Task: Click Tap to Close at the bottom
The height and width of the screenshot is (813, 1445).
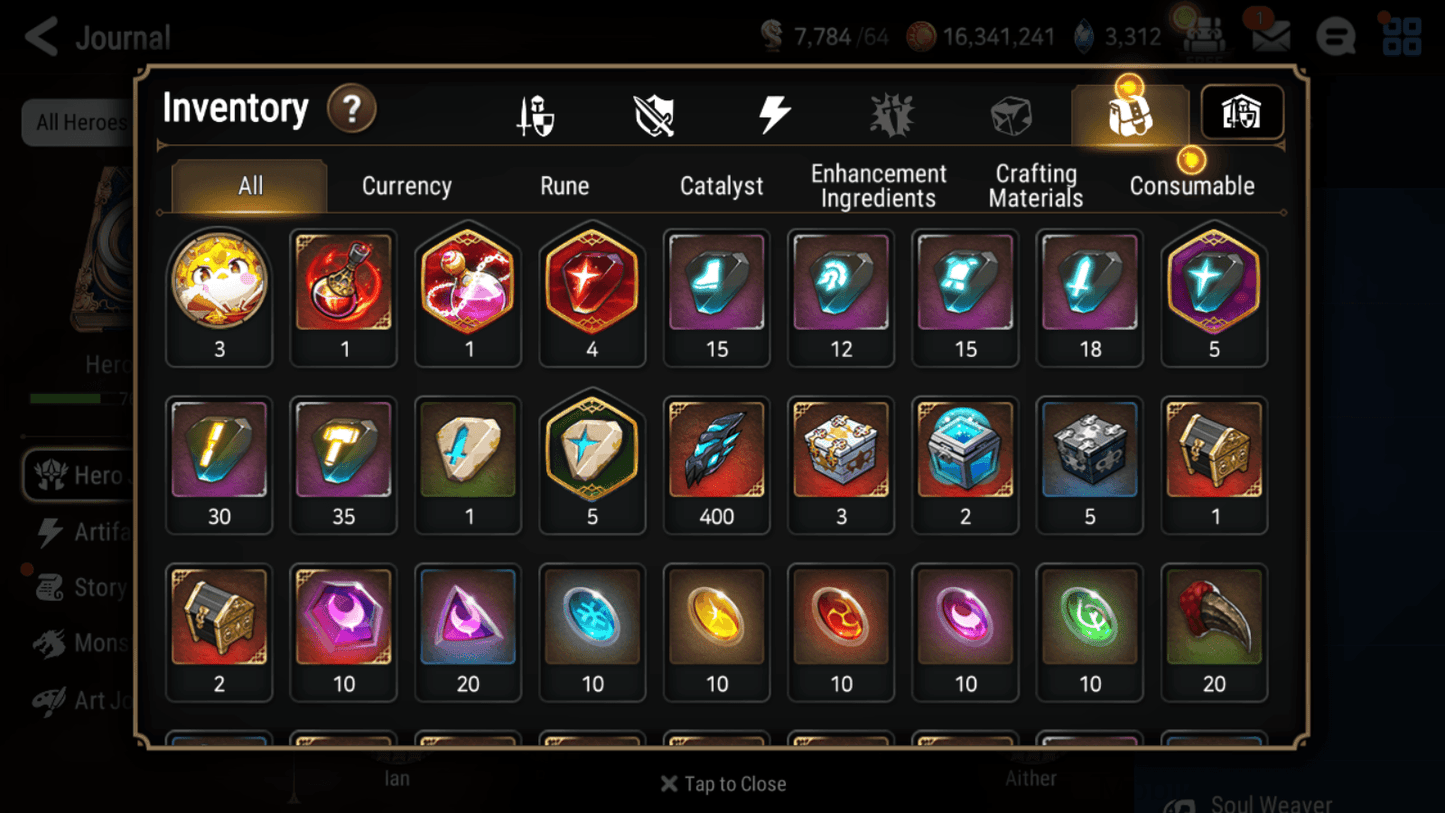Action: (722, 784)
